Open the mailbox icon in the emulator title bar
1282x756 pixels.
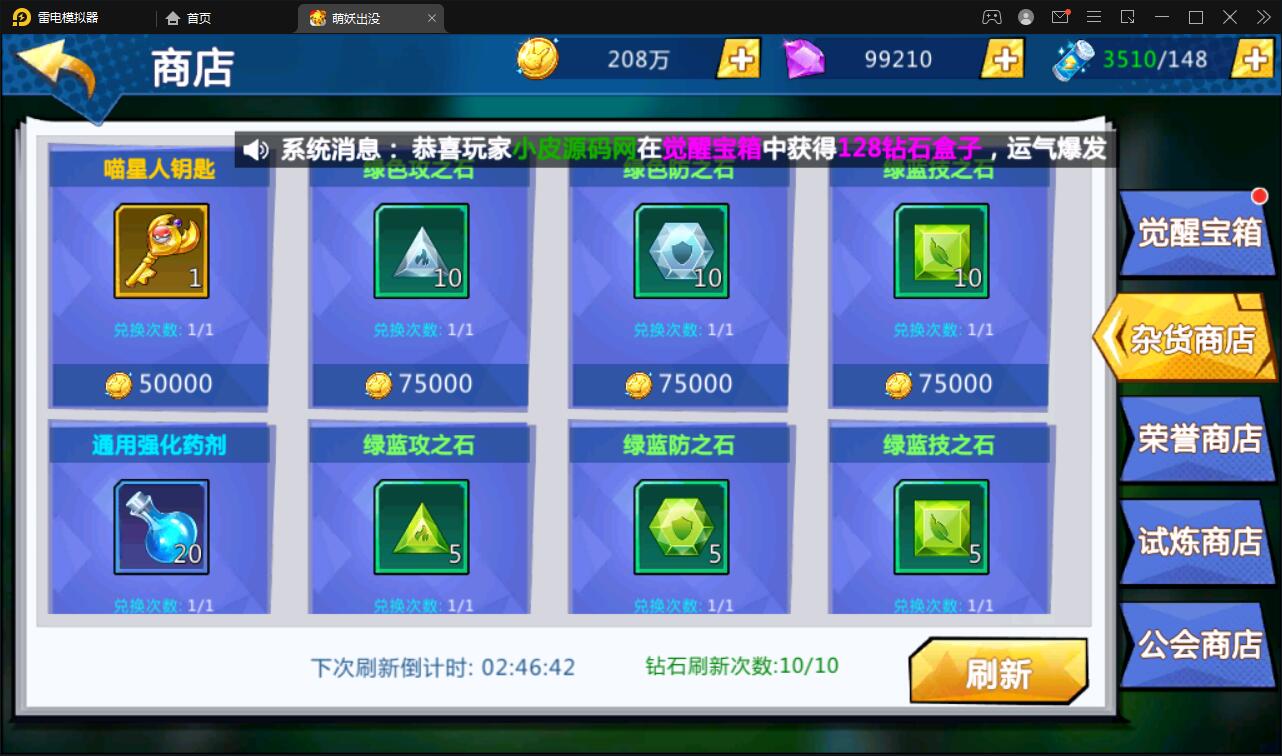[1060, 17]
